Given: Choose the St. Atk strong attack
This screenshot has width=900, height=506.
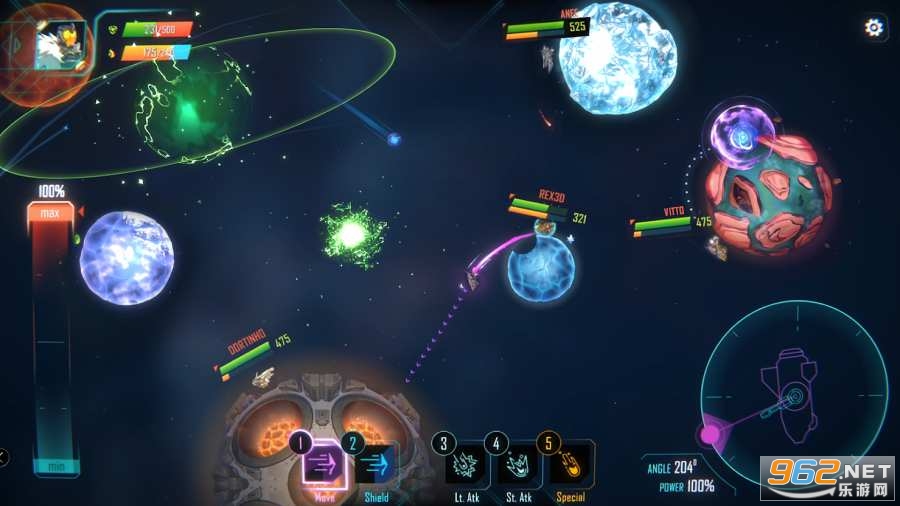Looking at the screenshot, I should pyautogui.click(x=519, y=465).
